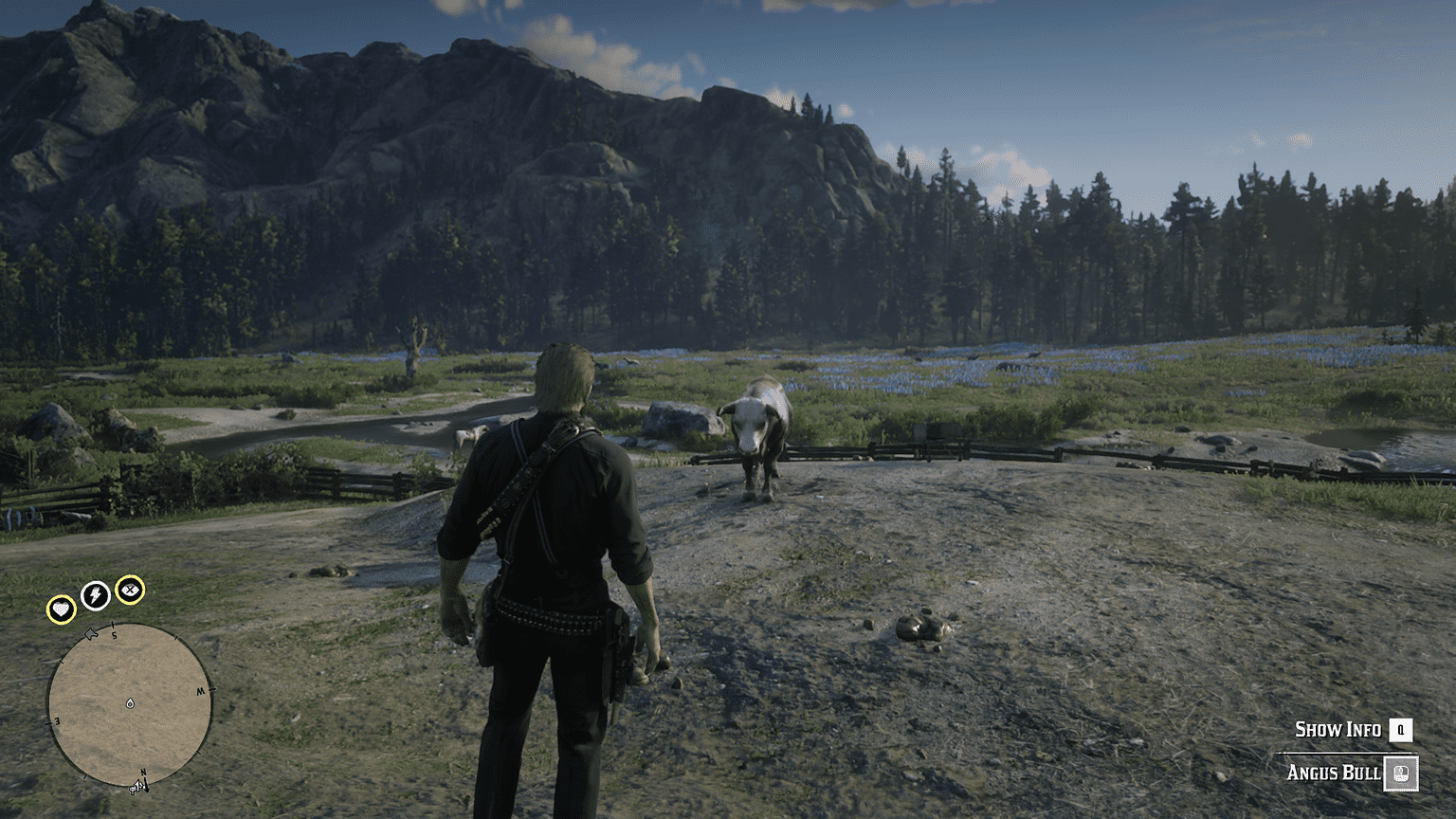Click the E compass marker on the minimap
This screenshot has width=1456, height=819.
point(57,720)
